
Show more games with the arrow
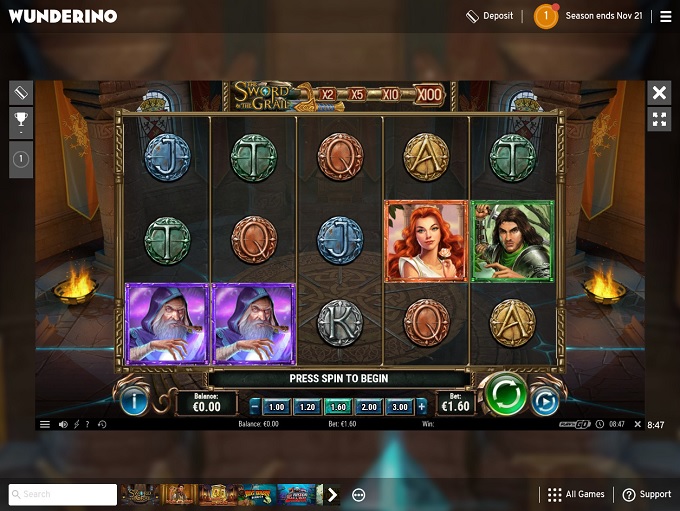pos(333,494)
